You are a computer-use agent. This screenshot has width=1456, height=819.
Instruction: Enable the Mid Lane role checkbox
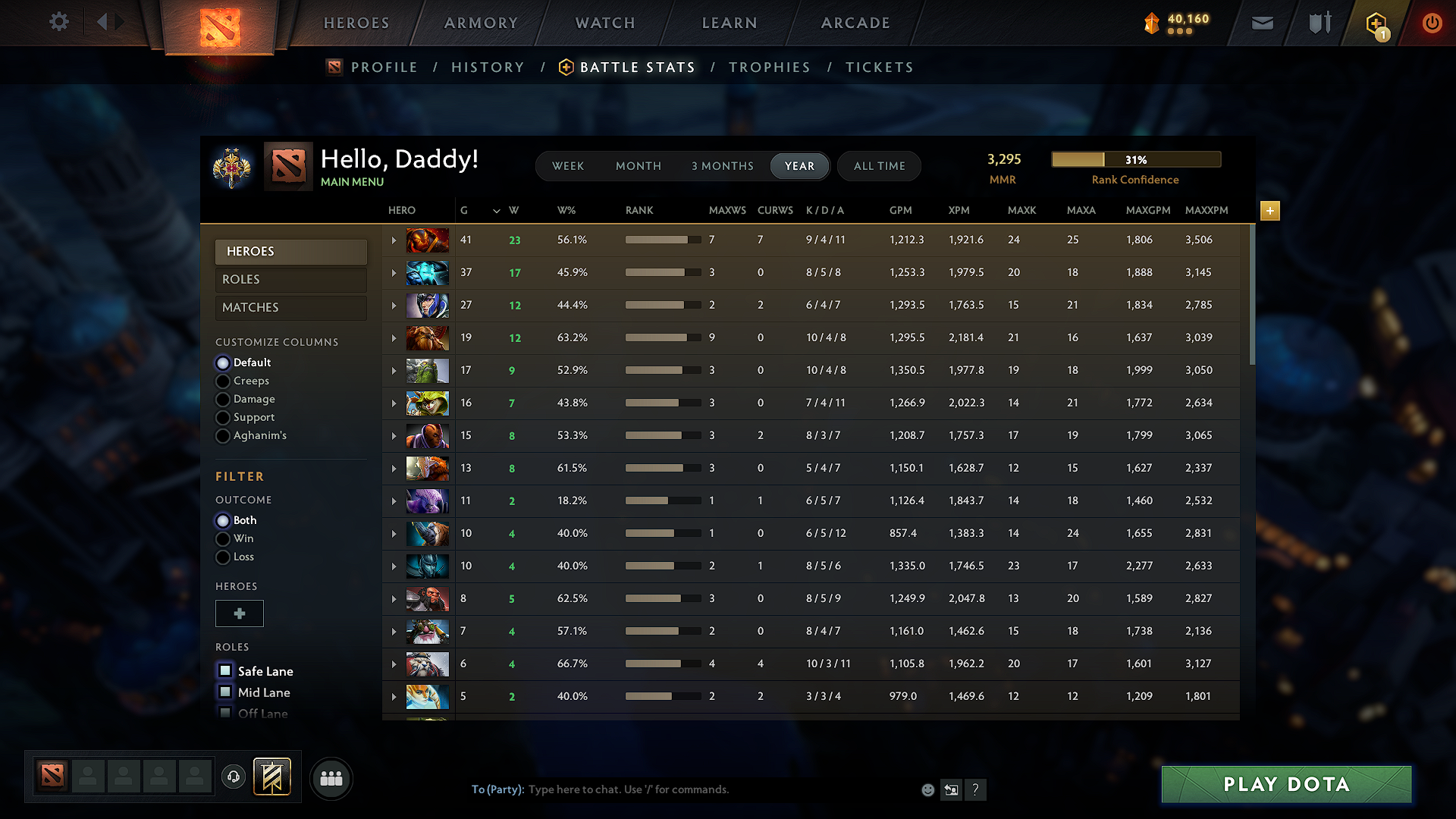click(x=225, y=692)
